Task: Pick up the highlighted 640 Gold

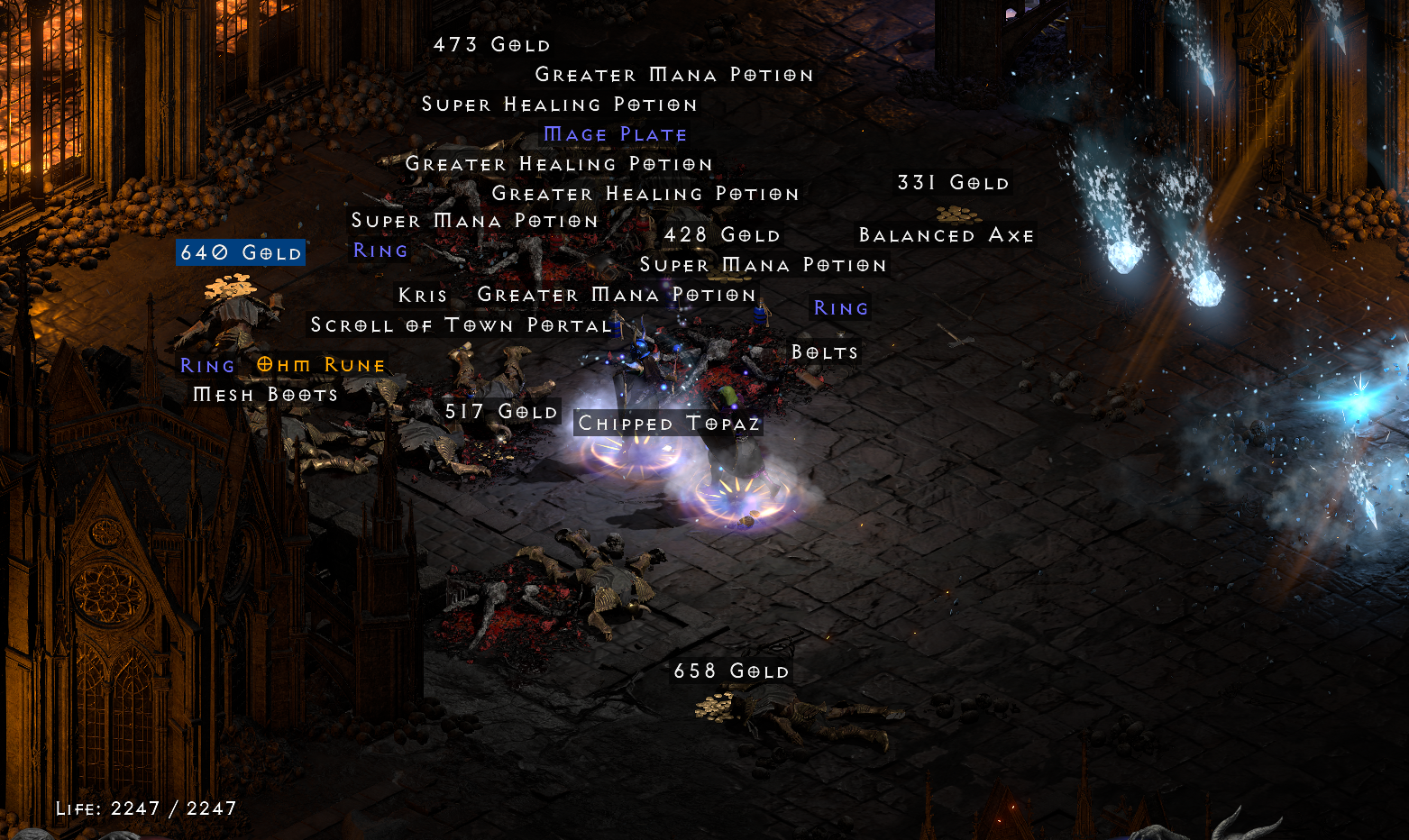Action: click(240, 252)
